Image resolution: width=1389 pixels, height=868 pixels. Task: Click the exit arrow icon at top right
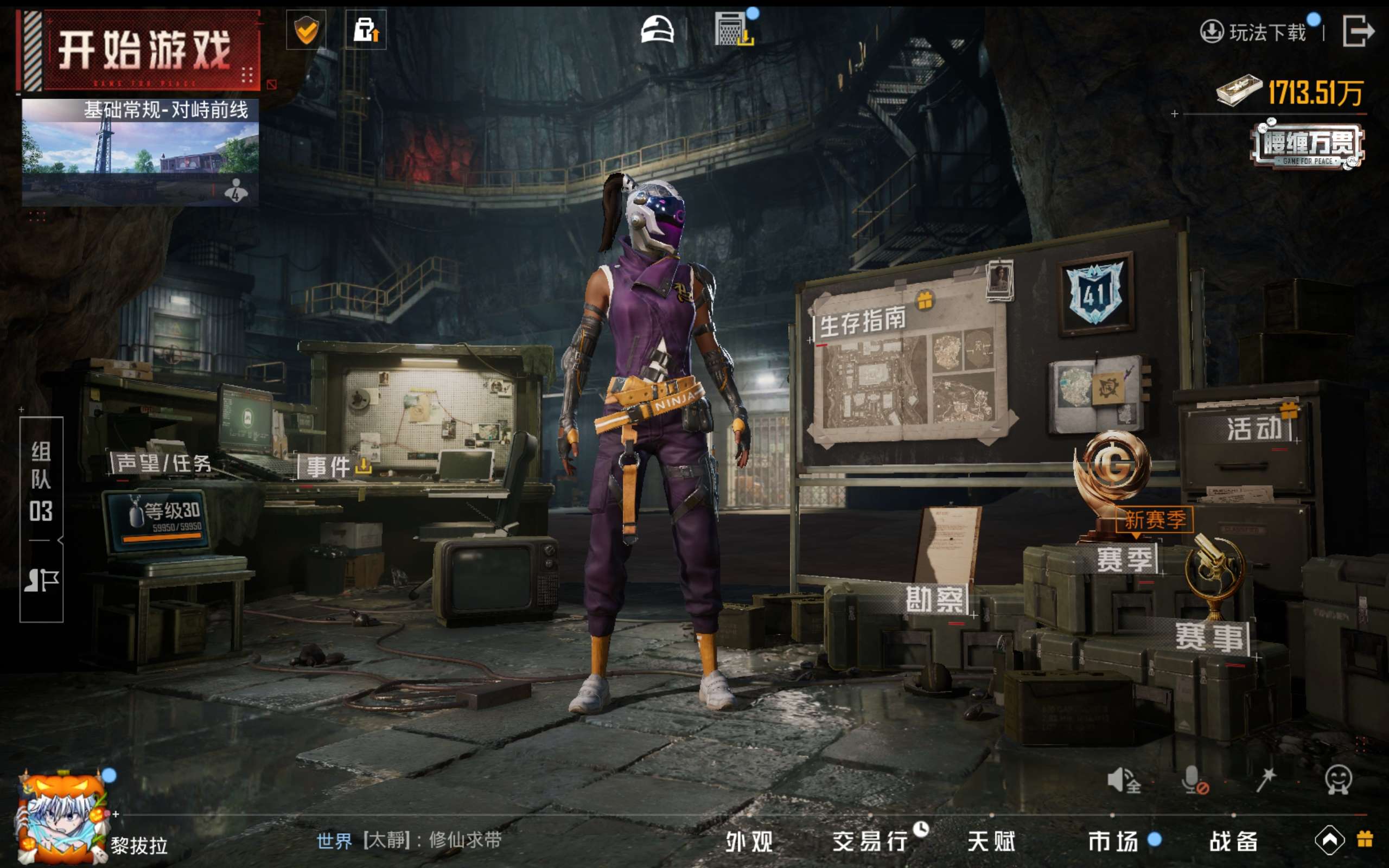1358,31
